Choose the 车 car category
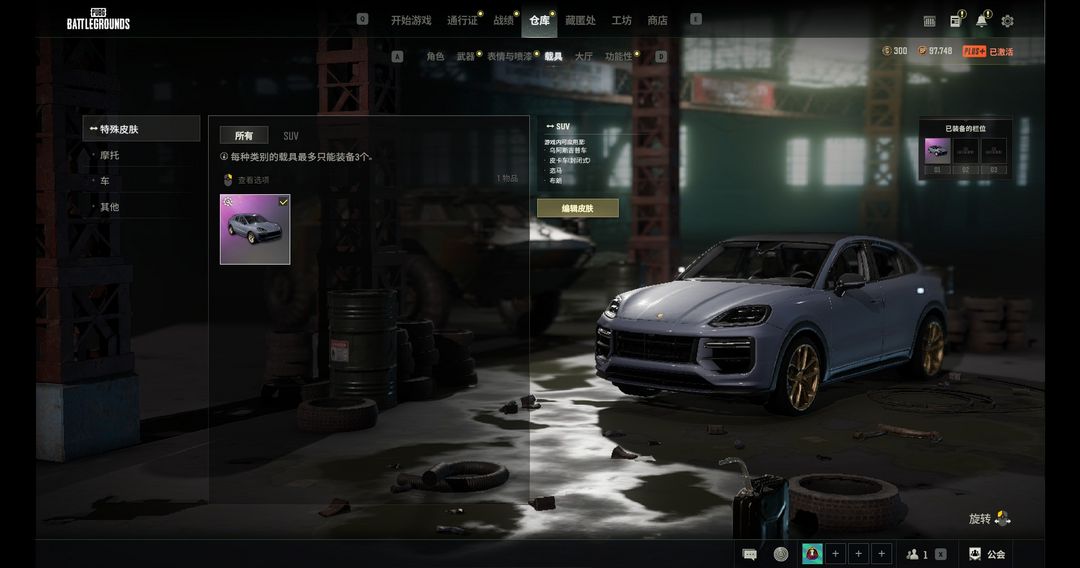The image size is (1080, 568). pos(105,181)
